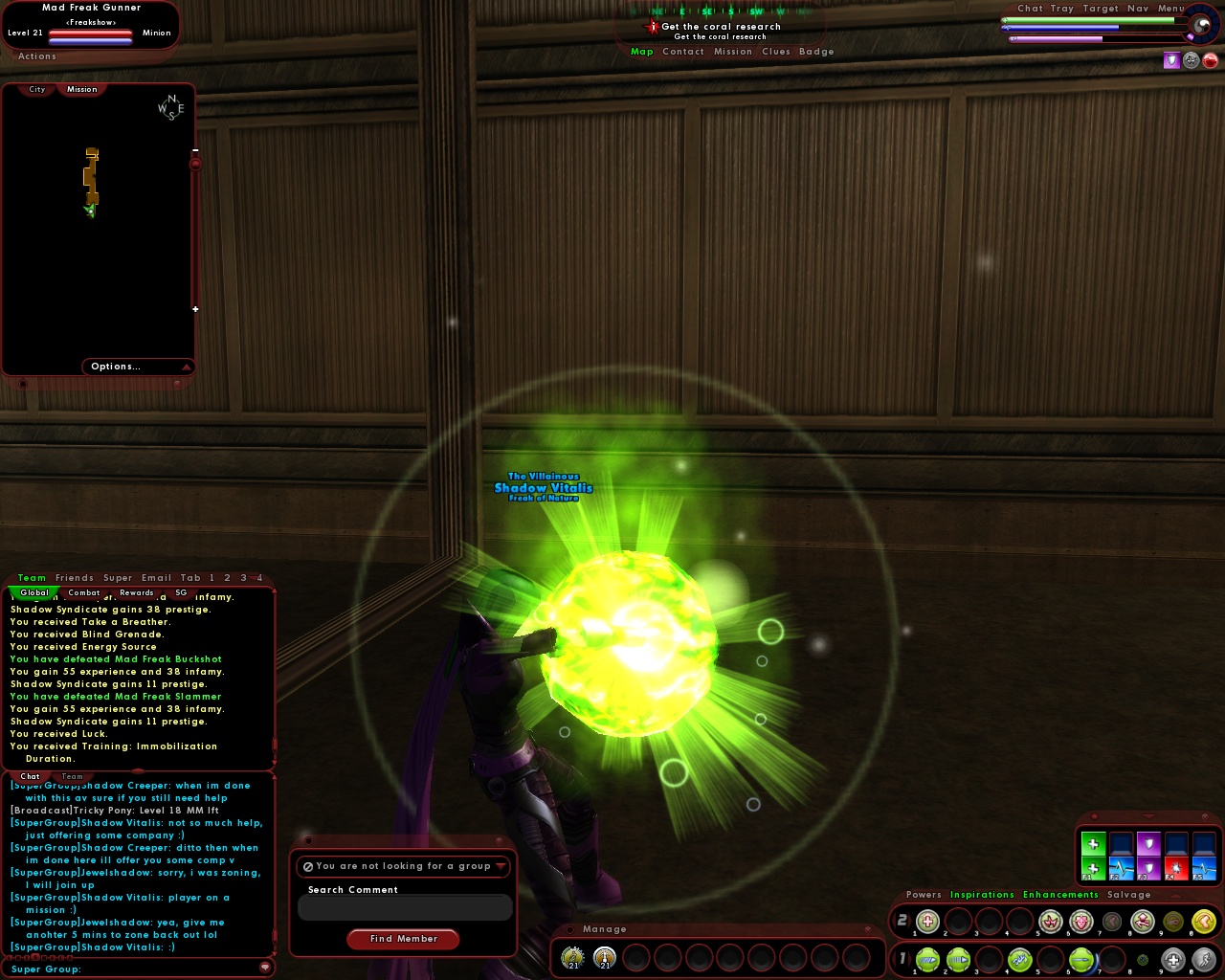Click the purple experience bar at top right
Image resolution: width=1225 pixels, height=980 pixels.
click(x=1062, y=39)
